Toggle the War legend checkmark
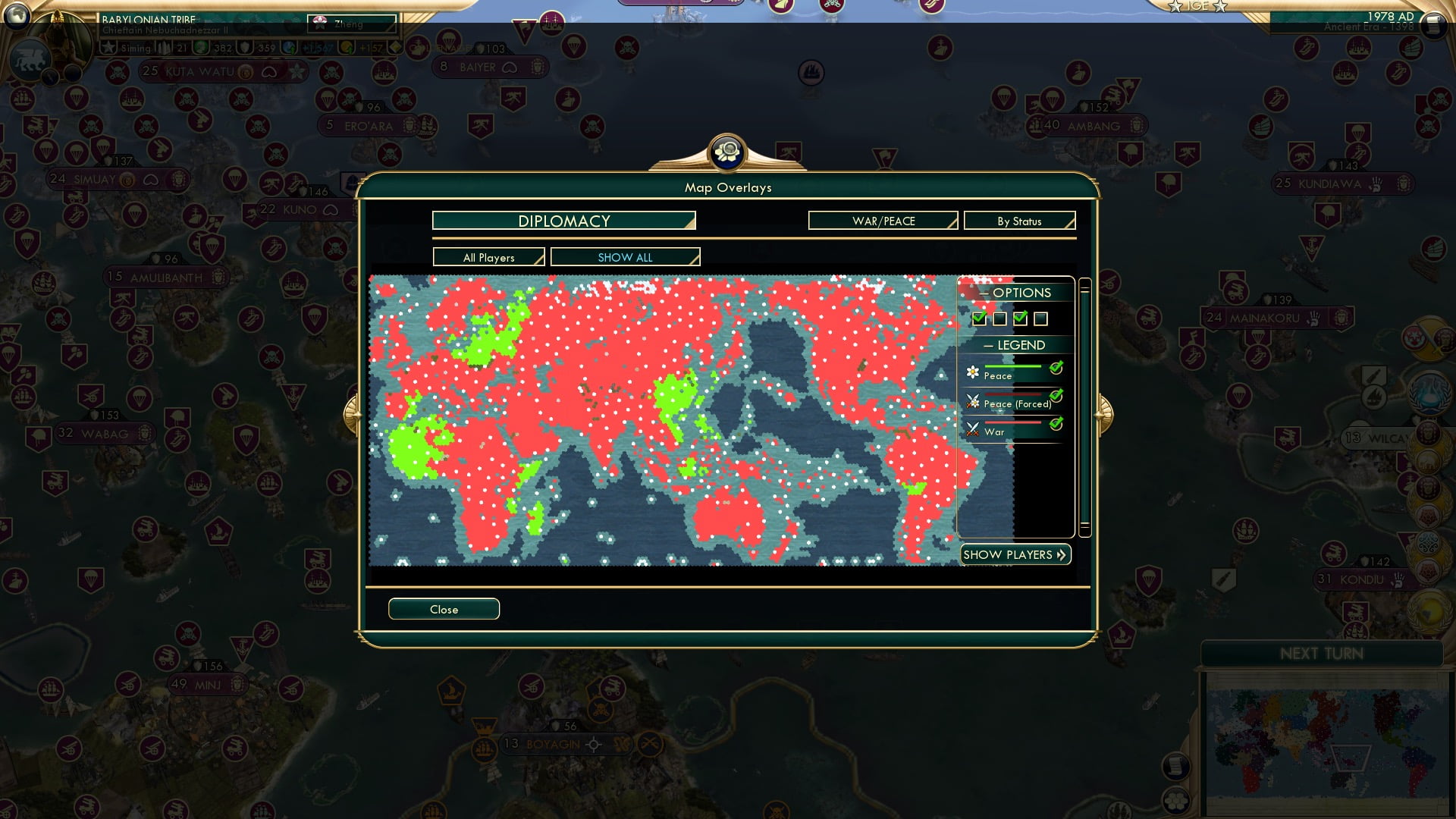Viewport: 1456px width, 819px height. (x=1056, y=425)
